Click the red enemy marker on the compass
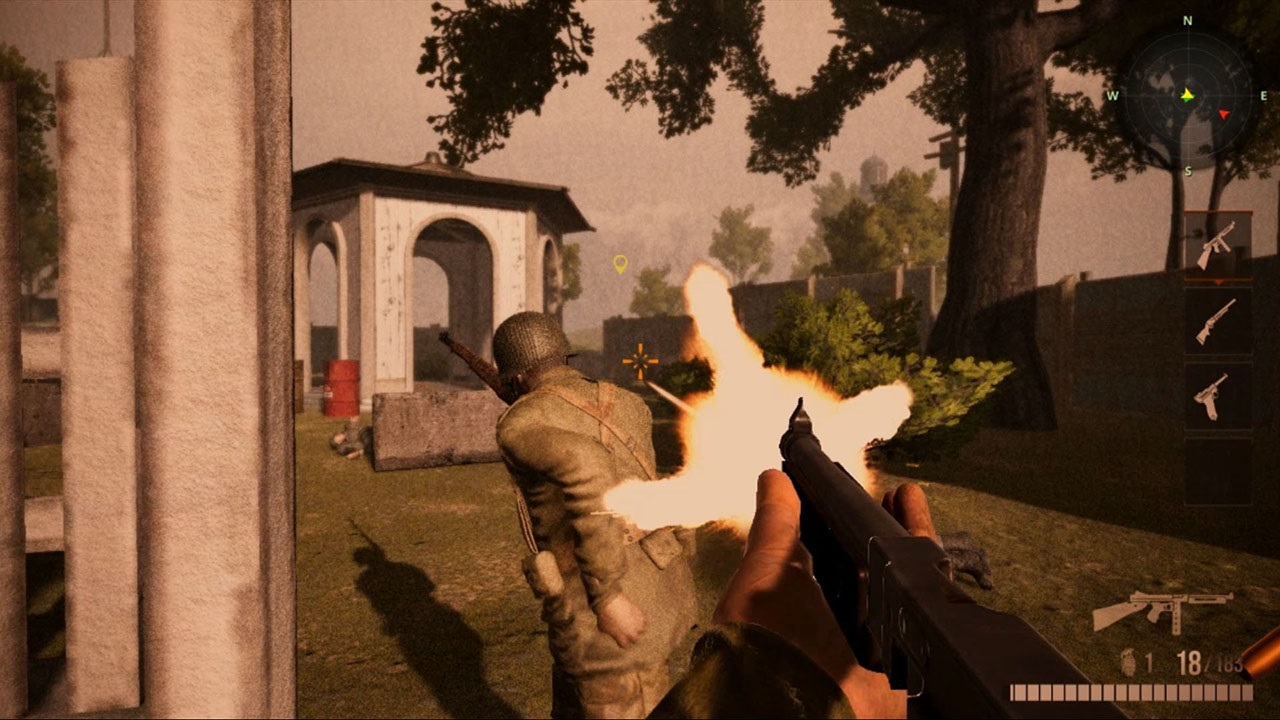1280x720 pixels. coord(1224,114)
